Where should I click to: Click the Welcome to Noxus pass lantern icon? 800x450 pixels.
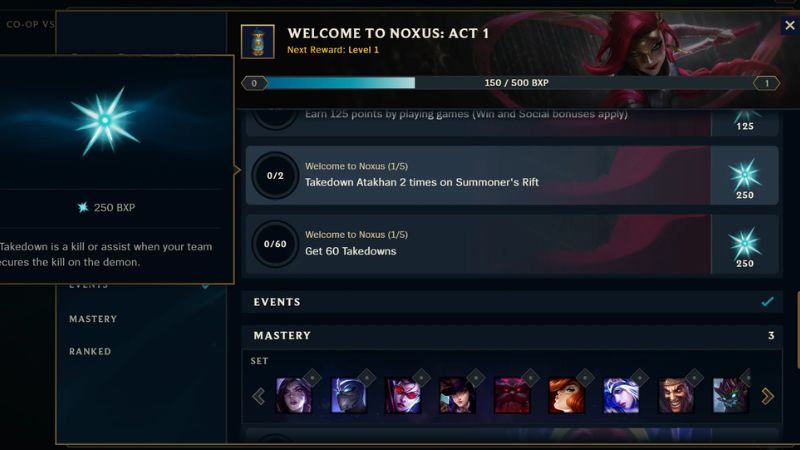pyautogui.click(x=259, y=40)
